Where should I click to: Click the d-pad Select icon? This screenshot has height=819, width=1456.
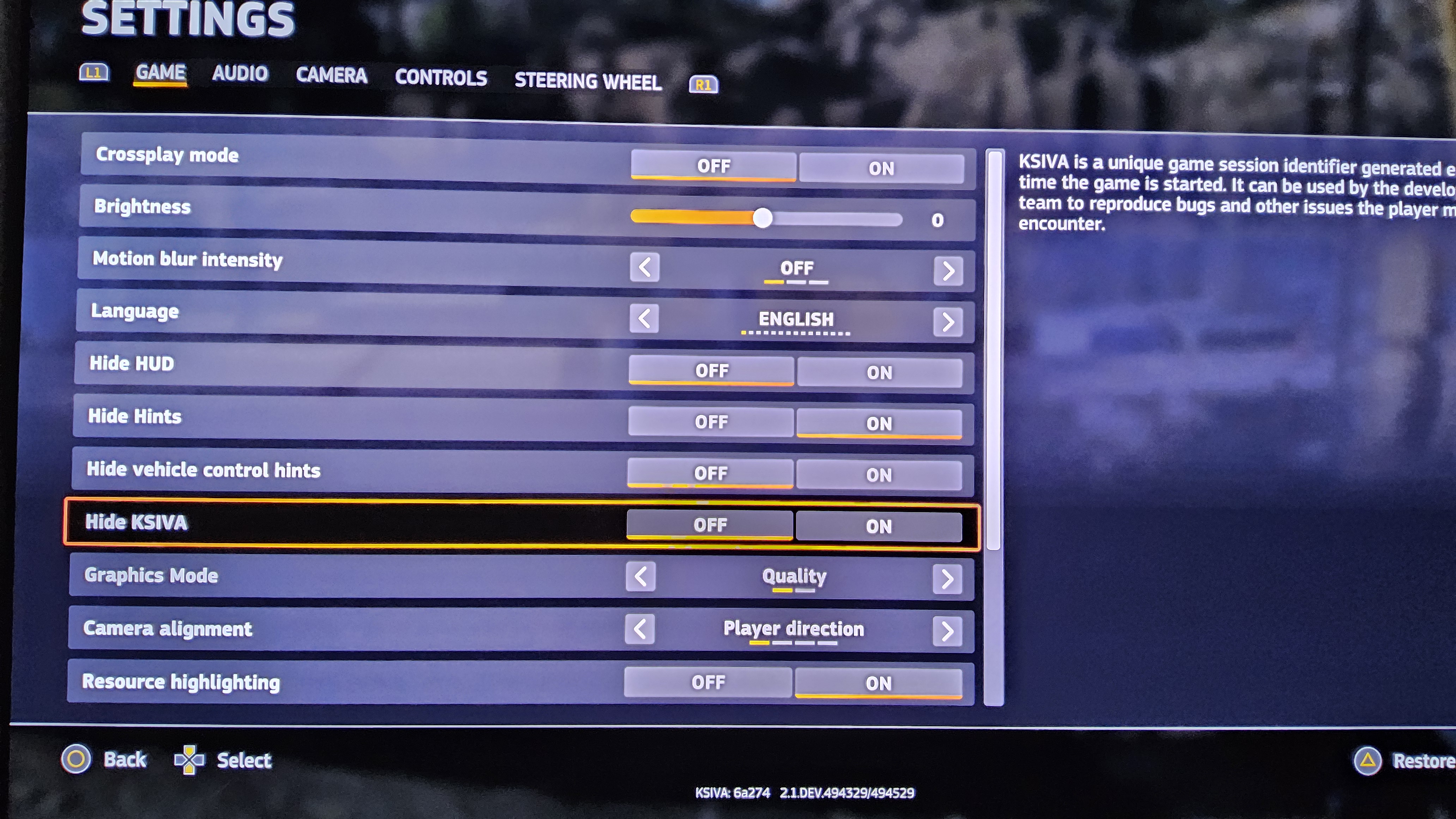pos(190,760)
